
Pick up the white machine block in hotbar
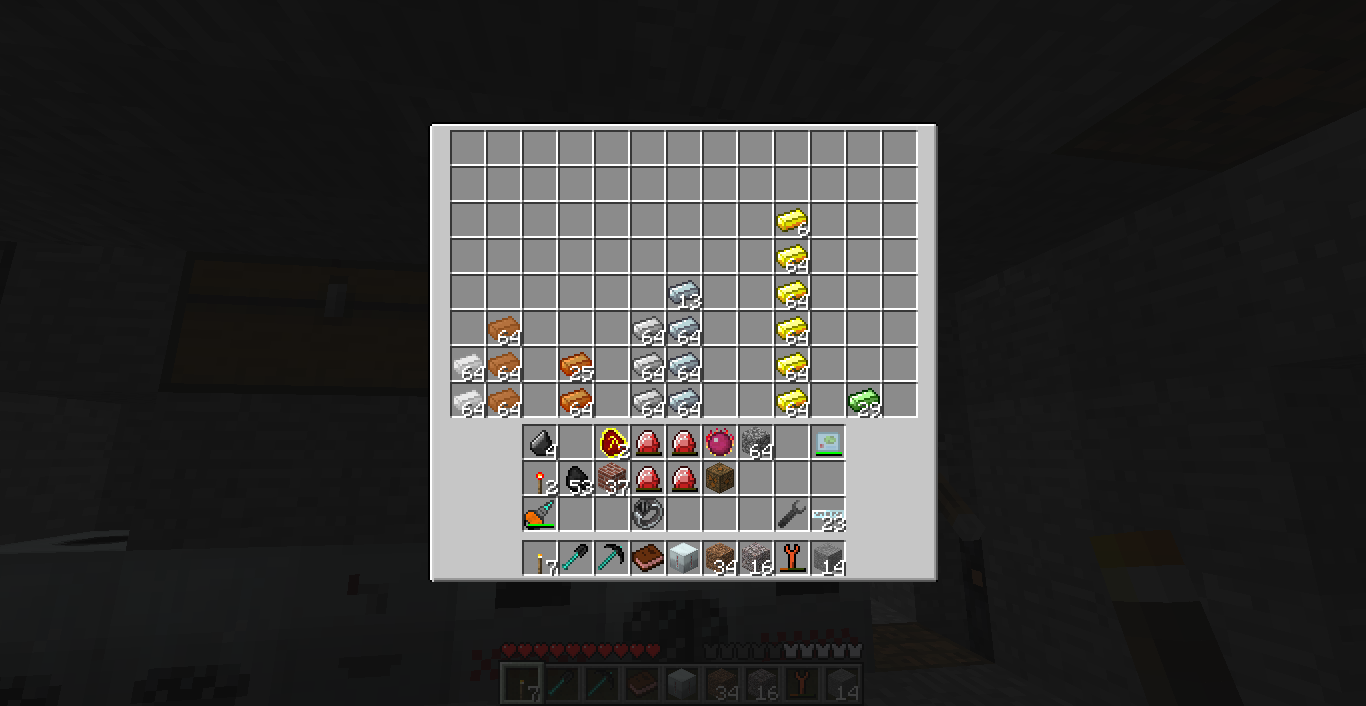point(683,558)
